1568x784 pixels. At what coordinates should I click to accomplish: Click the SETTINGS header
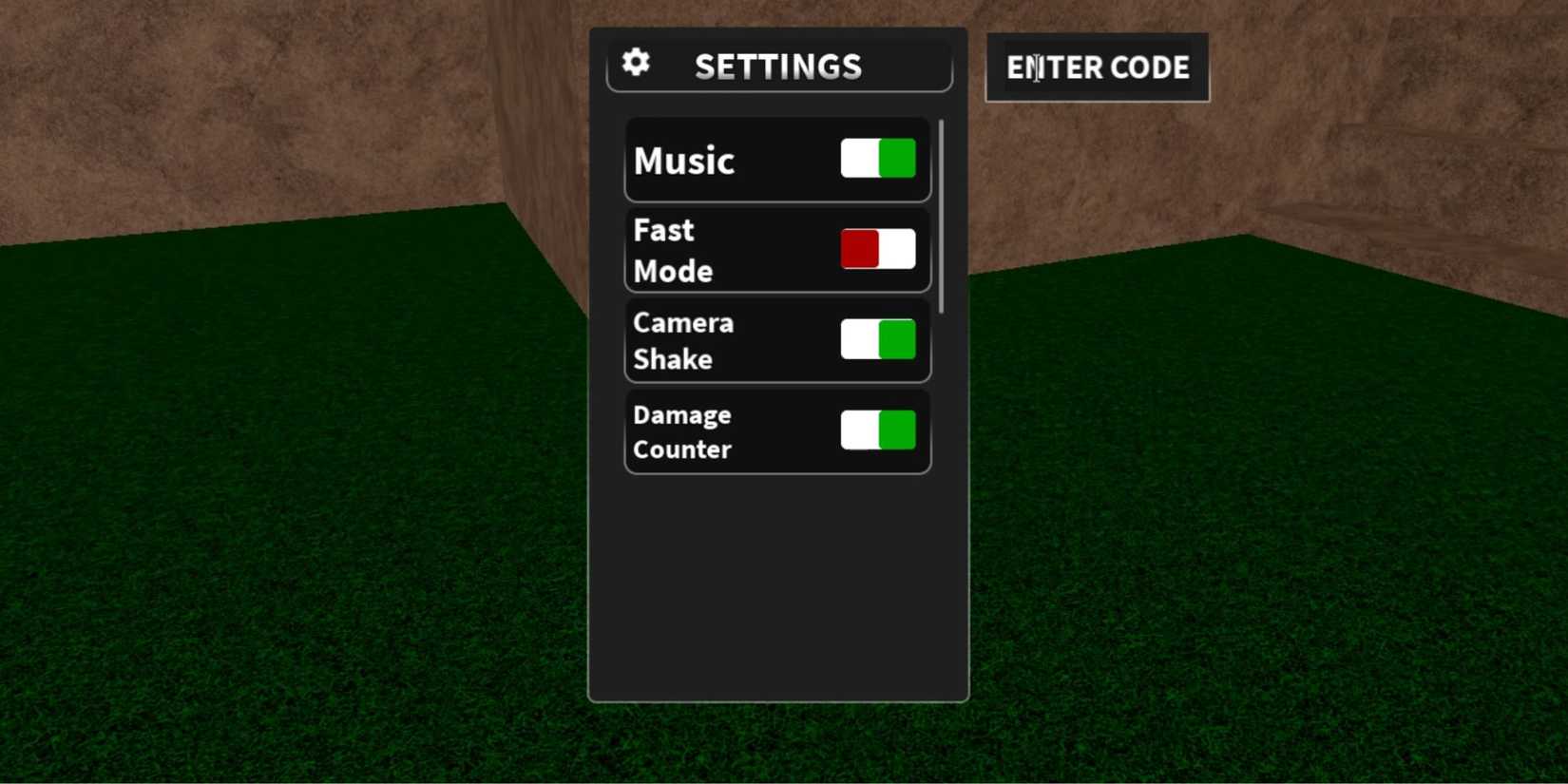779,67
